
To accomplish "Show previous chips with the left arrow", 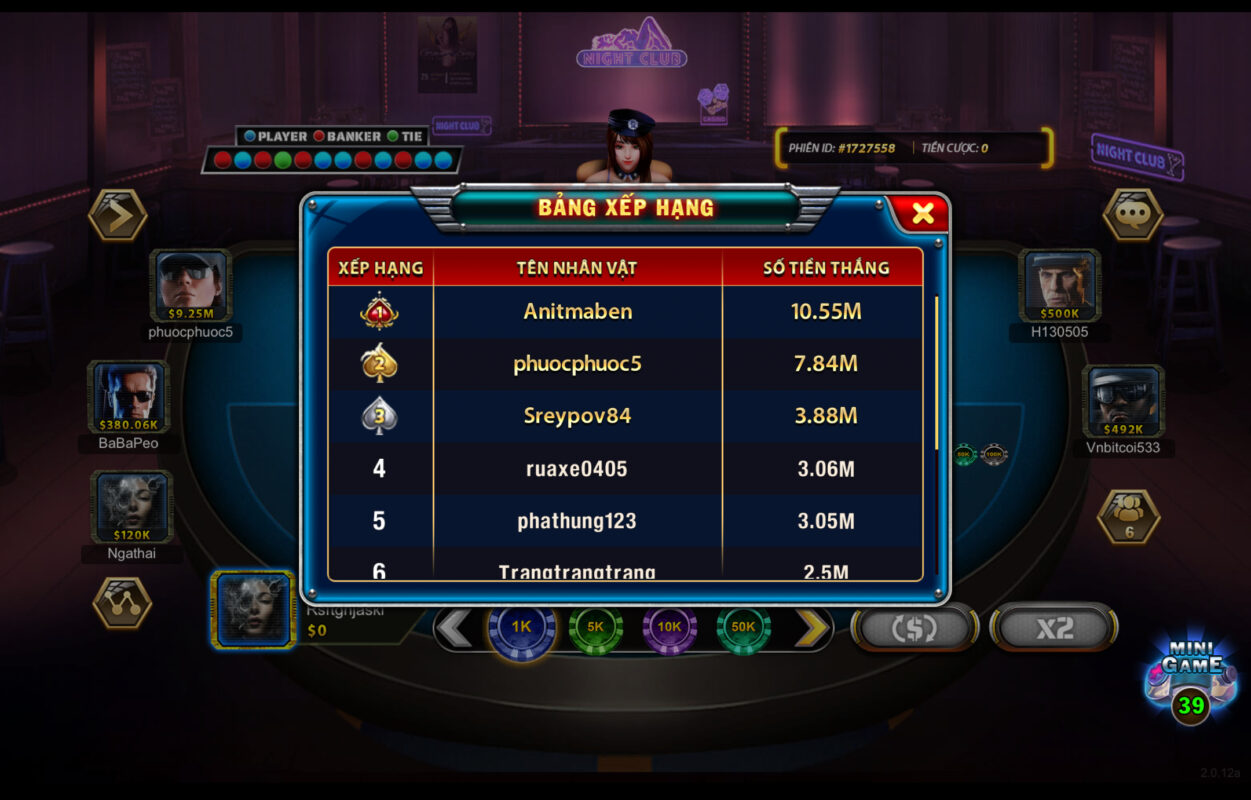I will (x=455, y=628).
